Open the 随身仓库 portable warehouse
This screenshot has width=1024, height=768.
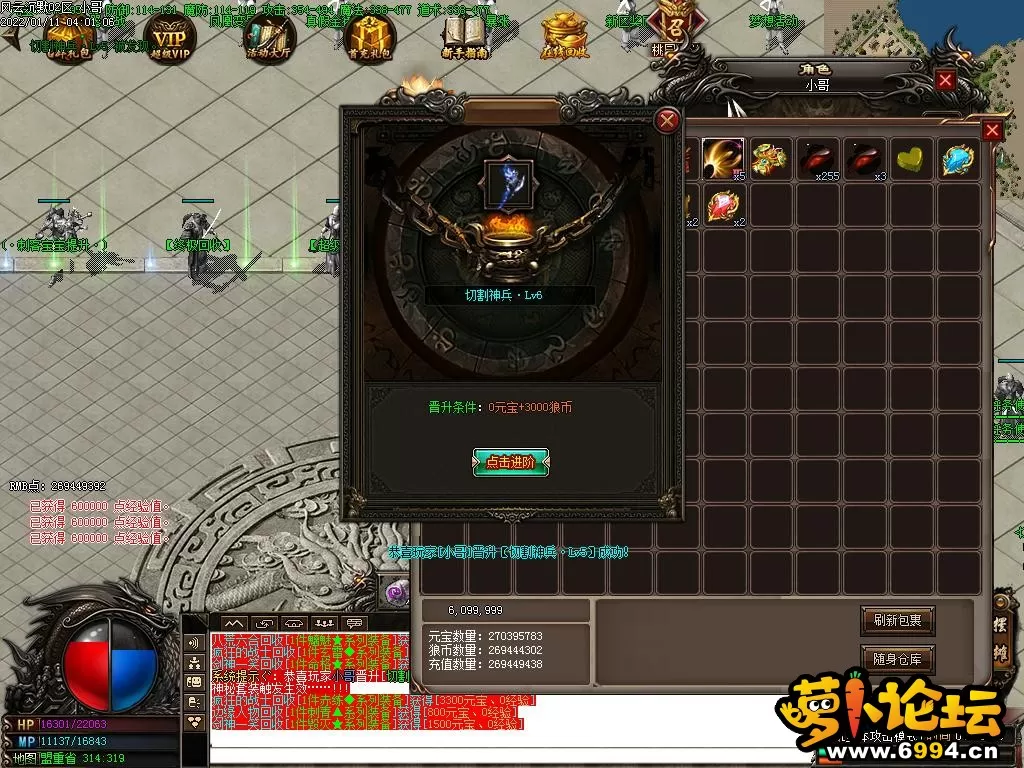tap(897, 659)
